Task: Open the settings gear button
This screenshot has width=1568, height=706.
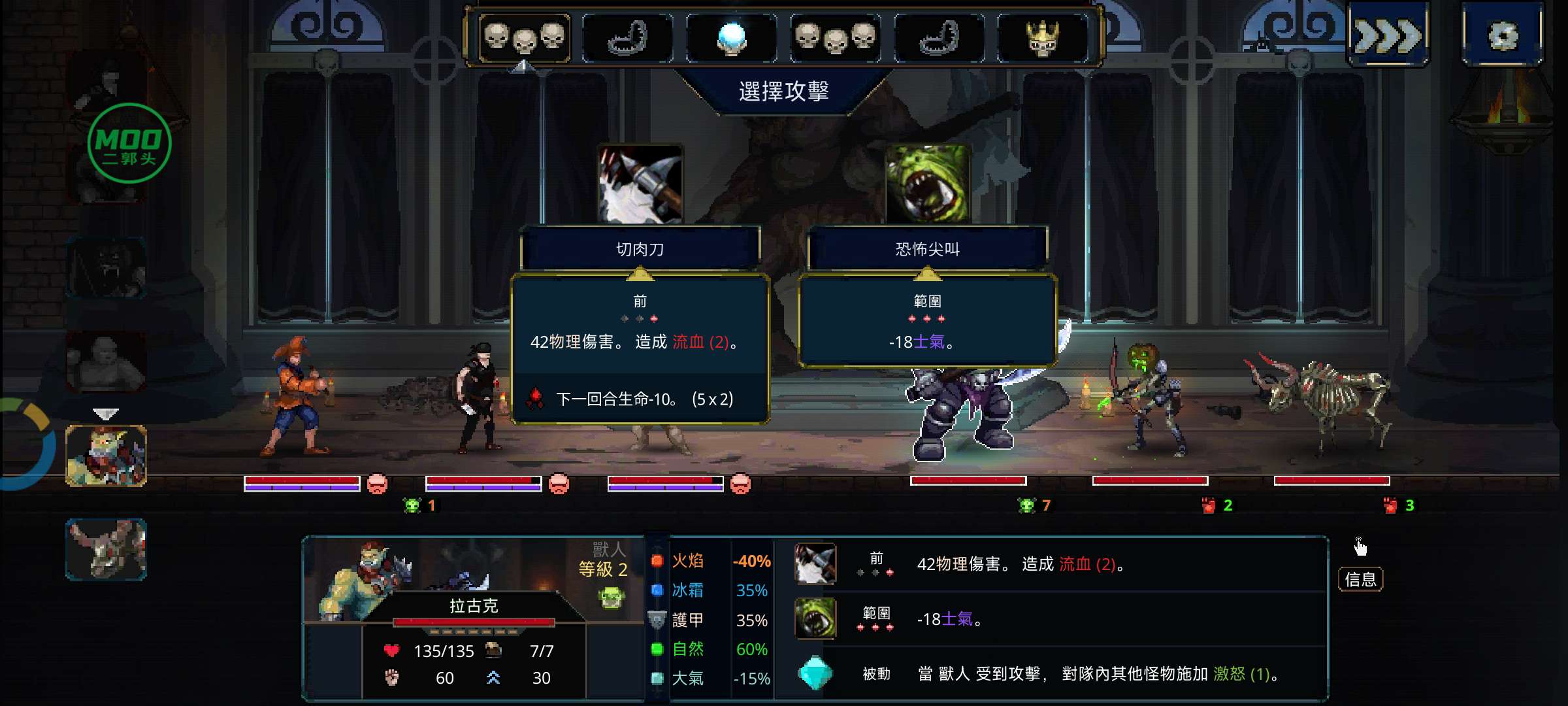Action: point(1502,36)
